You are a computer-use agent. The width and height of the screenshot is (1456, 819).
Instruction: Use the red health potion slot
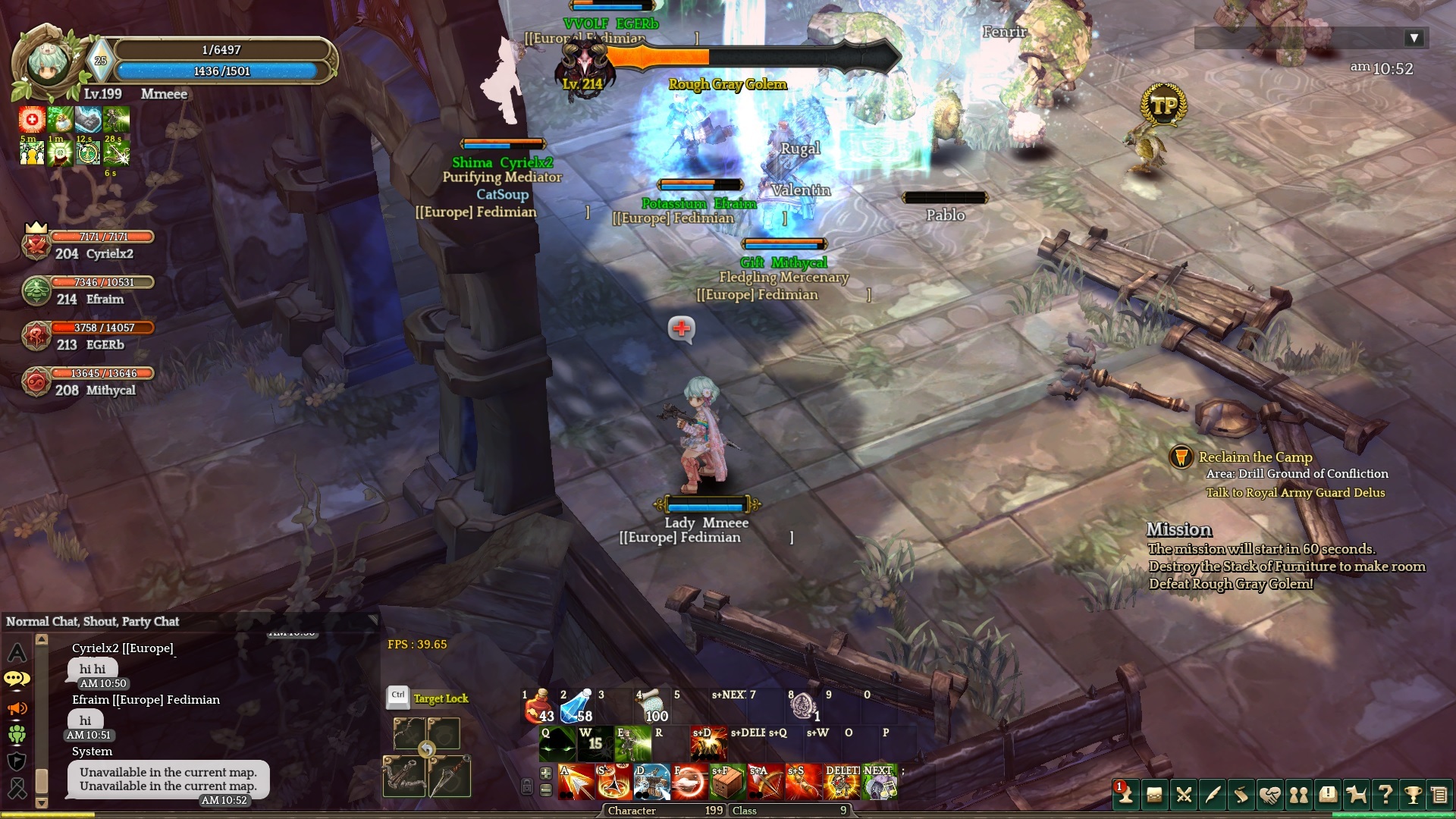(x=539, y=708)
